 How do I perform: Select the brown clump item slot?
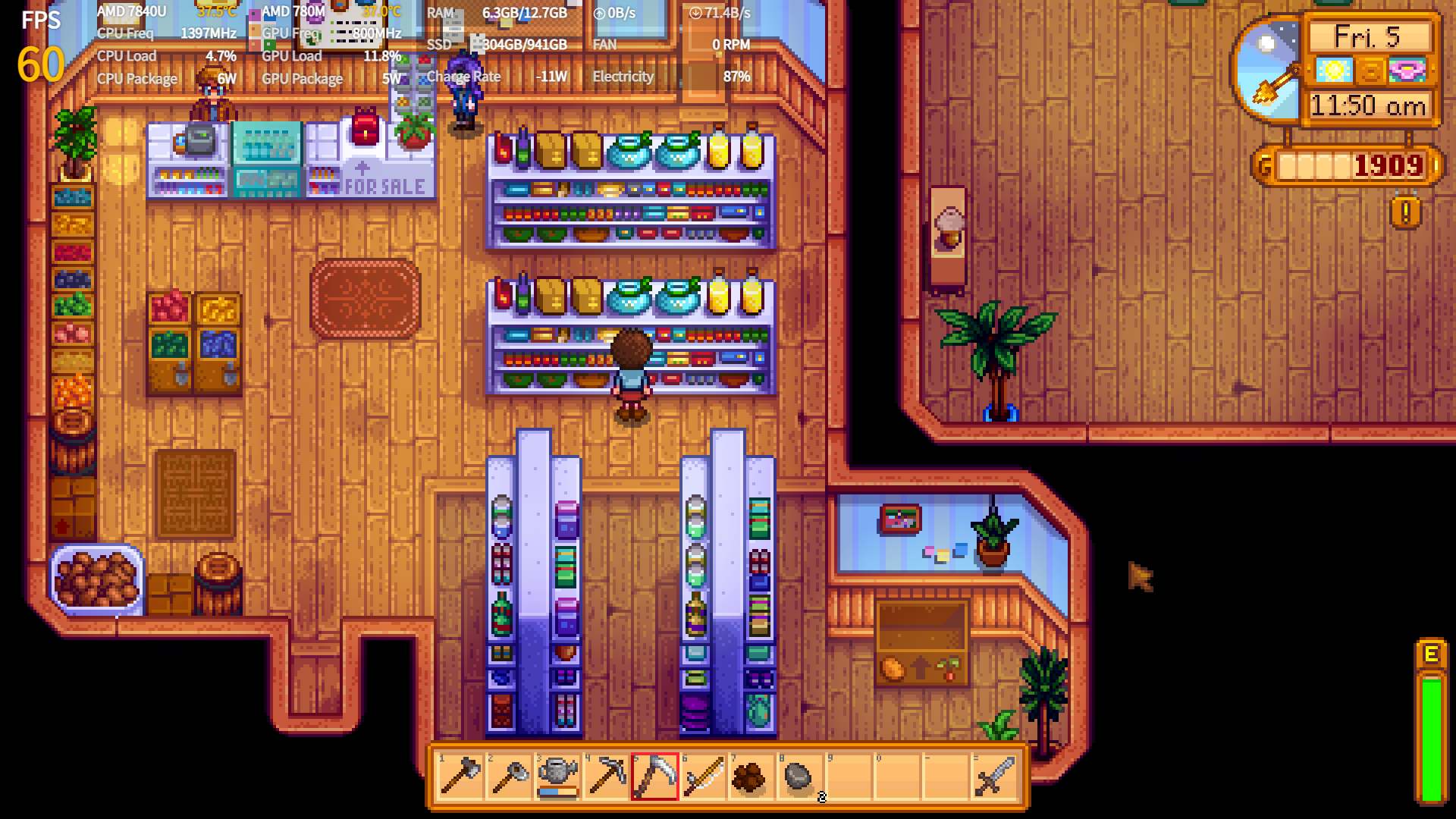(x=751, y=777)
